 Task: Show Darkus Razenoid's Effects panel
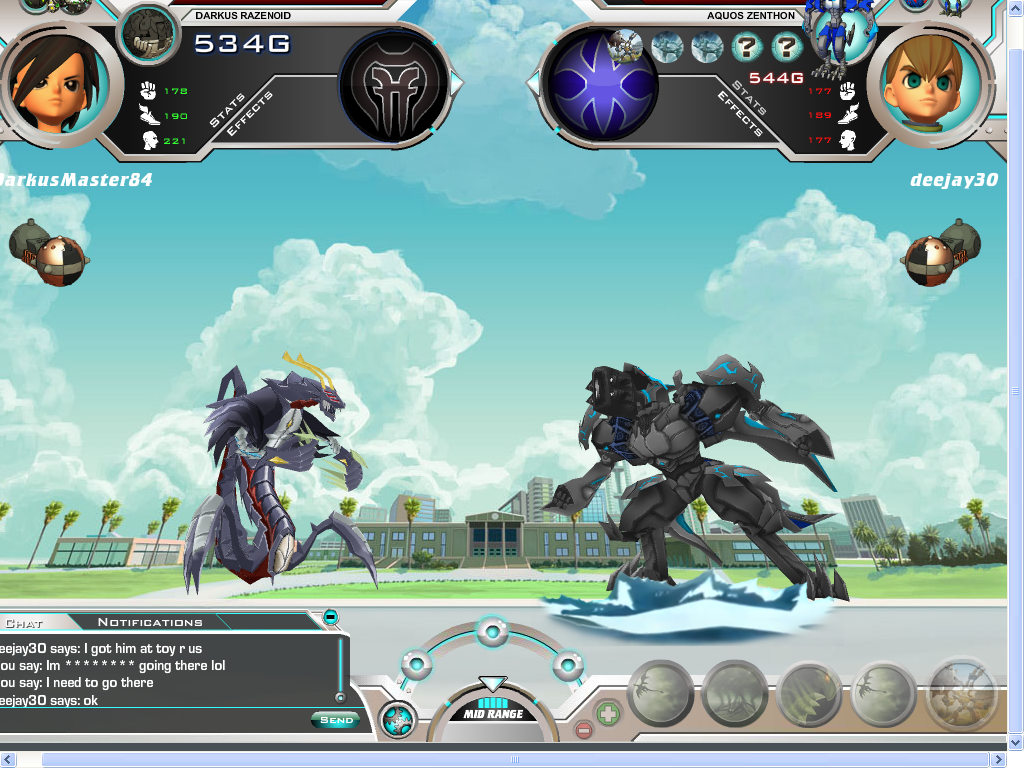(x=248, y=115)
